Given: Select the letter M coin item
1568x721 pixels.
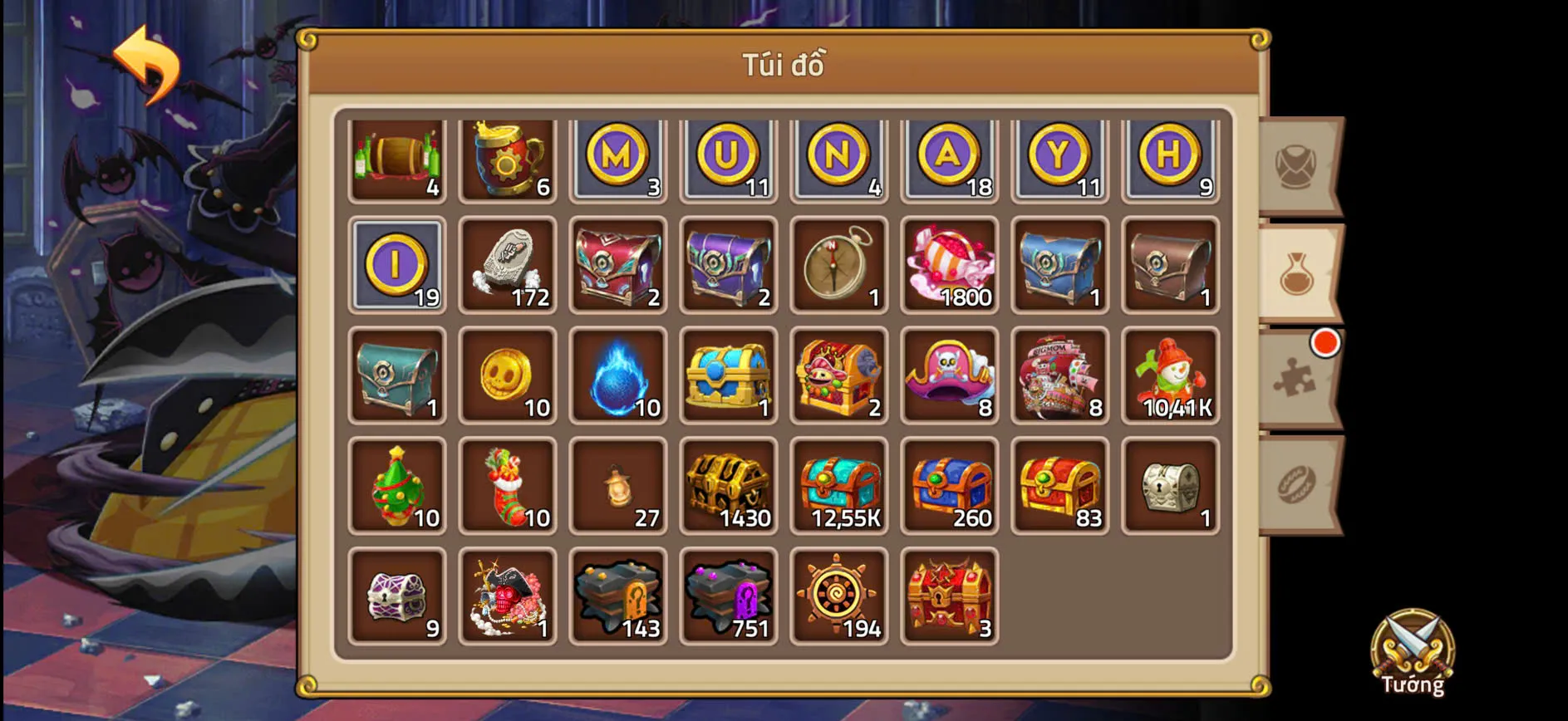Looking at the screenshot, I should coord(618,156).
